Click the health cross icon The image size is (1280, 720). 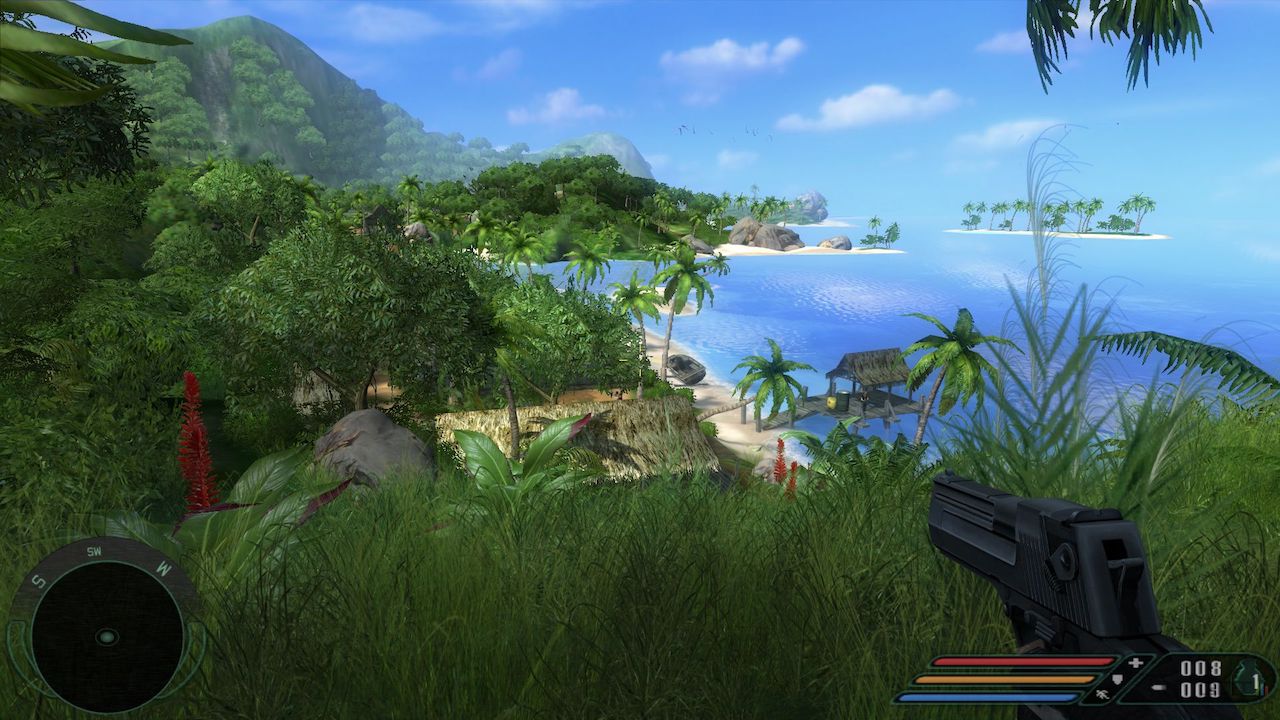(1135, 663)
